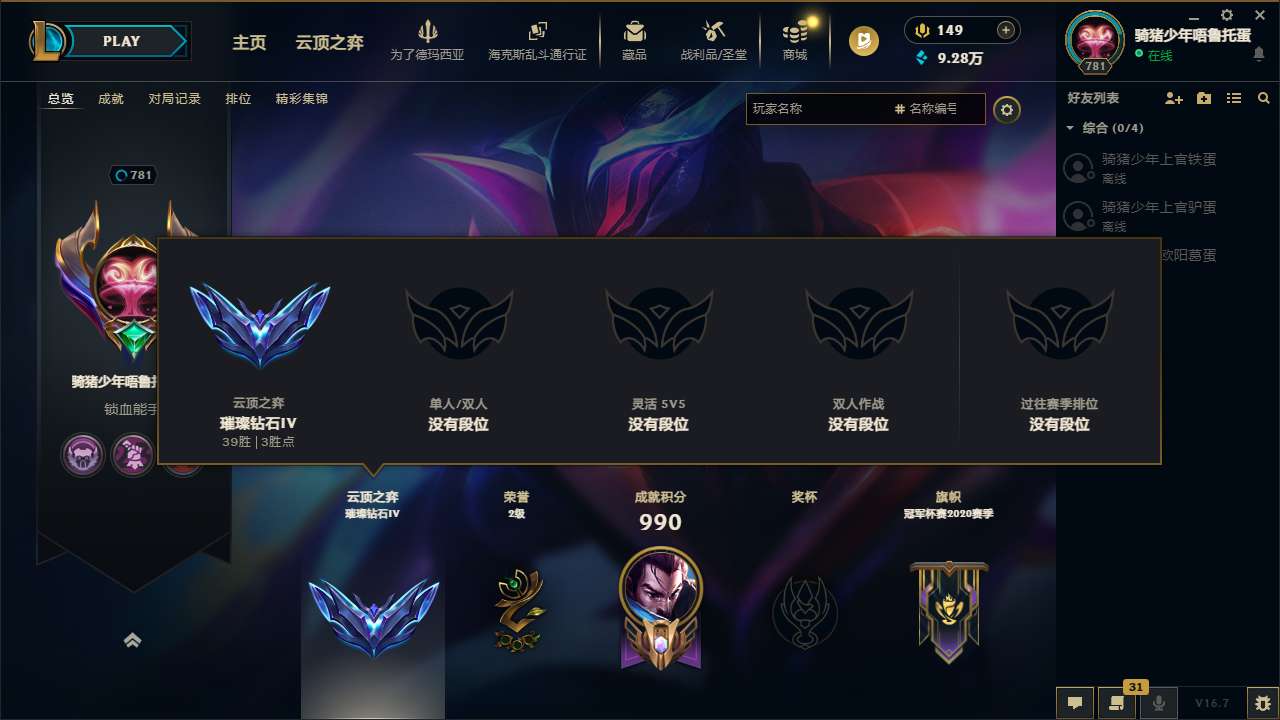The height and width of the screenshot is (720, 1280).
Task: Open the 商城 store icon
Action: click(795, 40)
